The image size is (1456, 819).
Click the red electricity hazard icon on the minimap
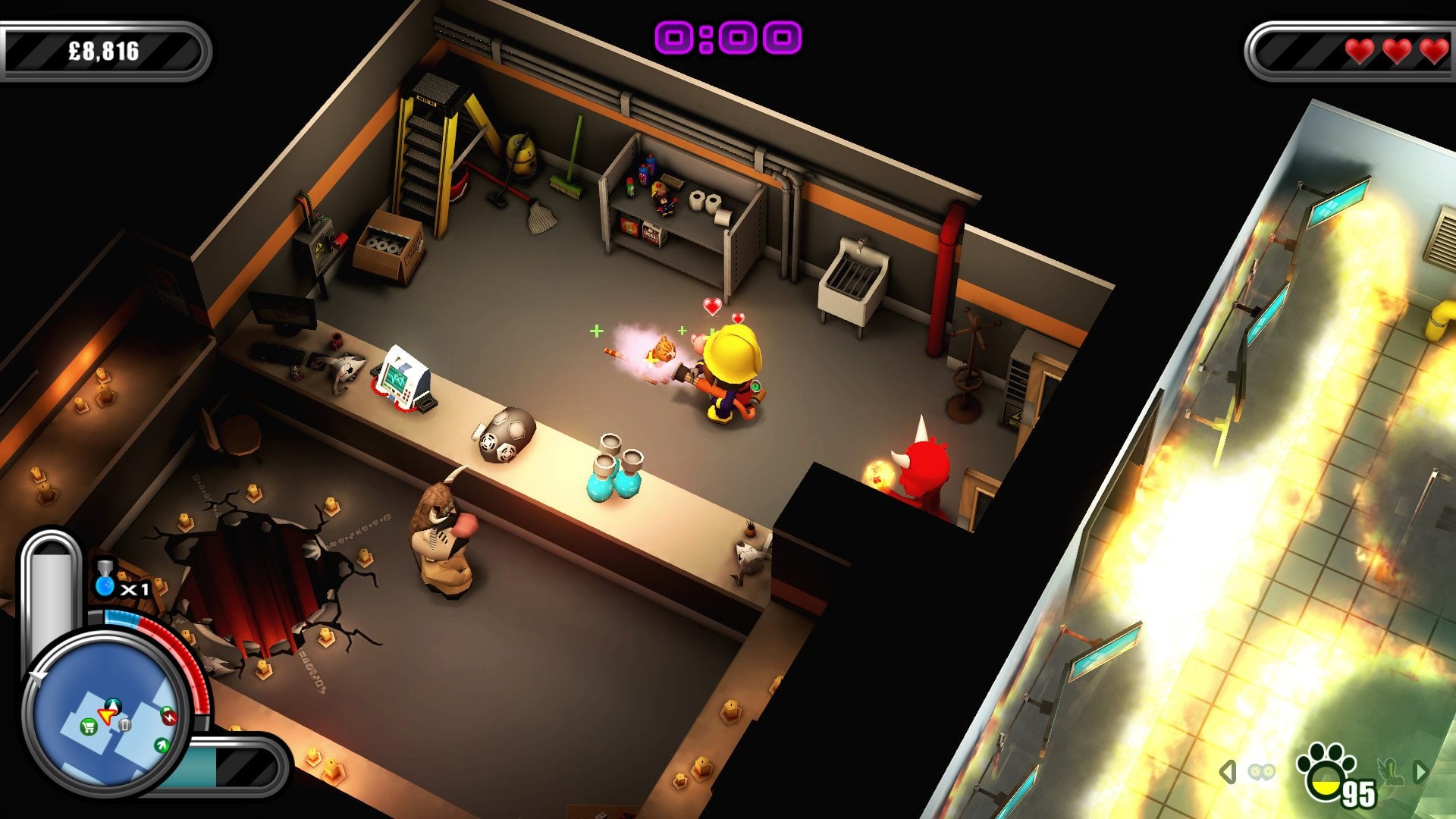coord(169,716)
